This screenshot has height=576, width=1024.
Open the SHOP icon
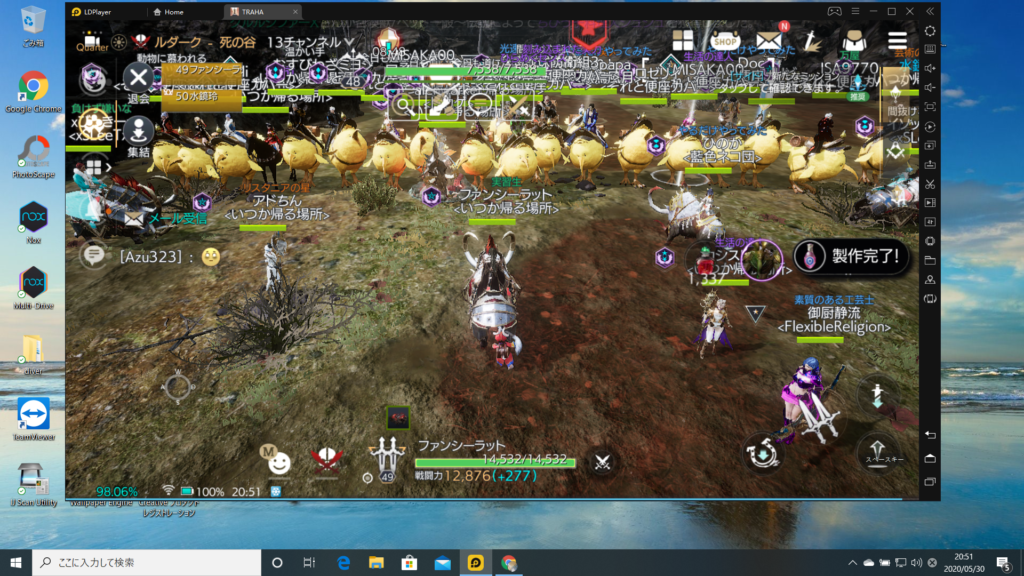coord(725,42)
